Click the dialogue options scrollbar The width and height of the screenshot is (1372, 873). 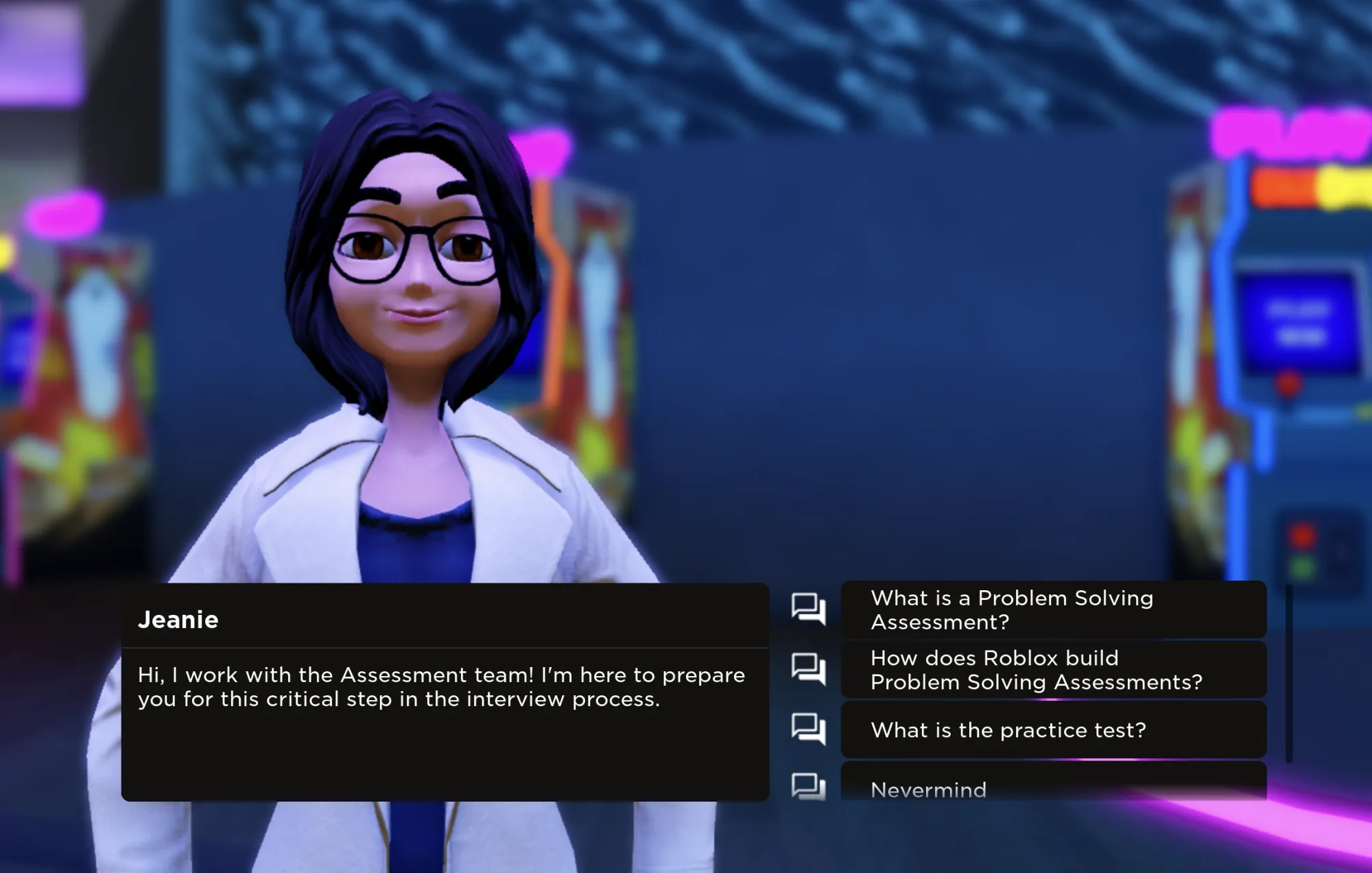pyautogui.click(x=1289, y=673)
